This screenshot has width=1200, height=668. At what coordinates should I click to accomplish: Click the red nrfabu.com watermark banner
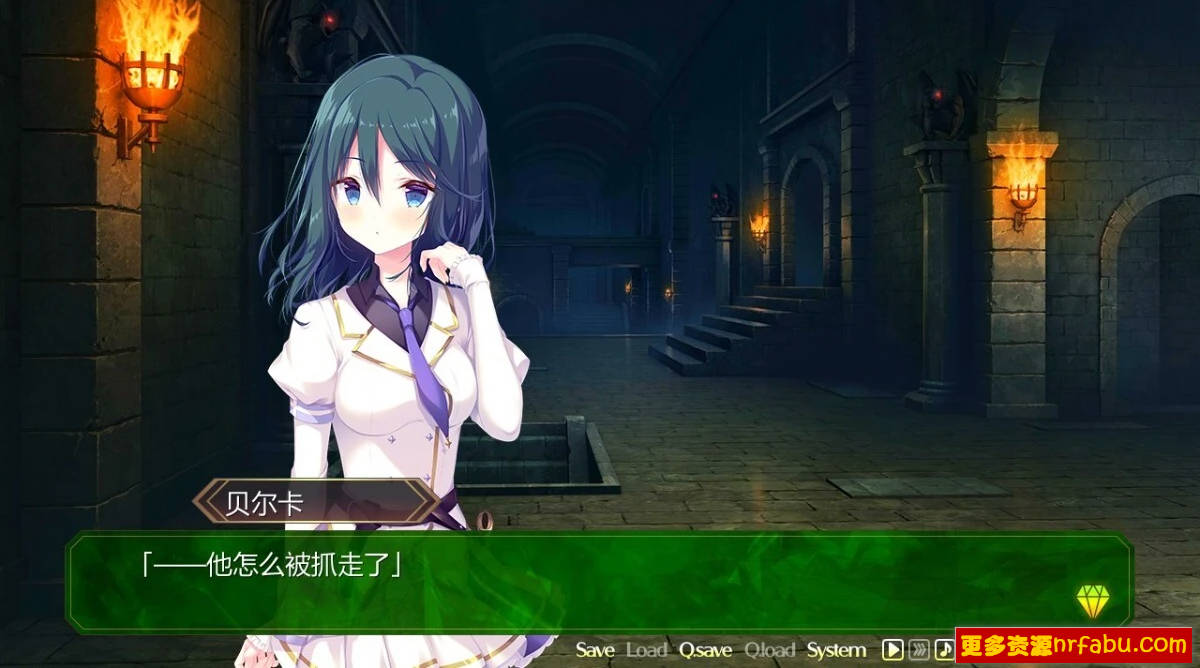tap(1076, 646)
